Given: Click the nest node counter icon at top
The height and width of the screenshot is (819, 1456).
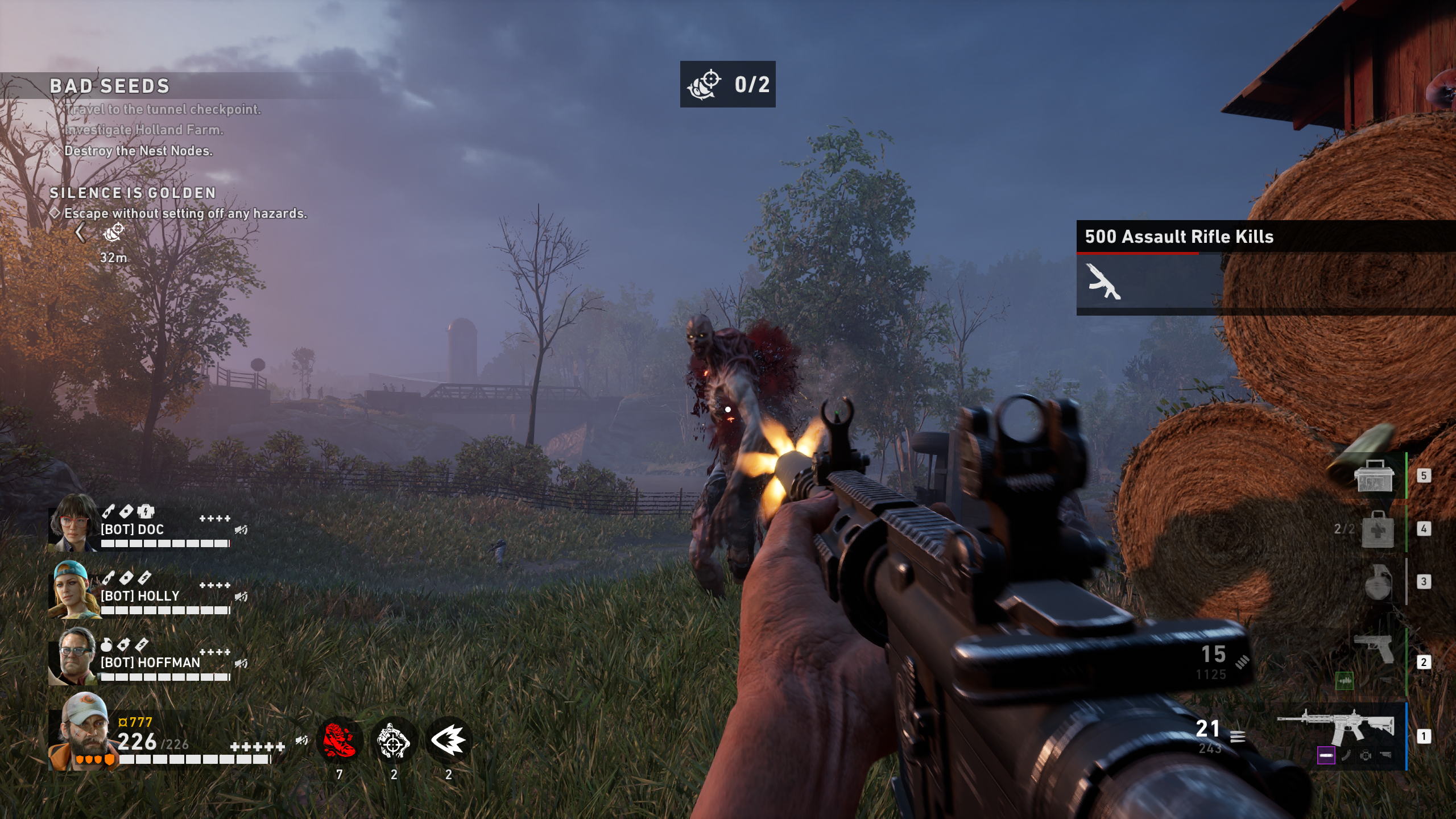Looking at the screenshot, I should [705, 85].
